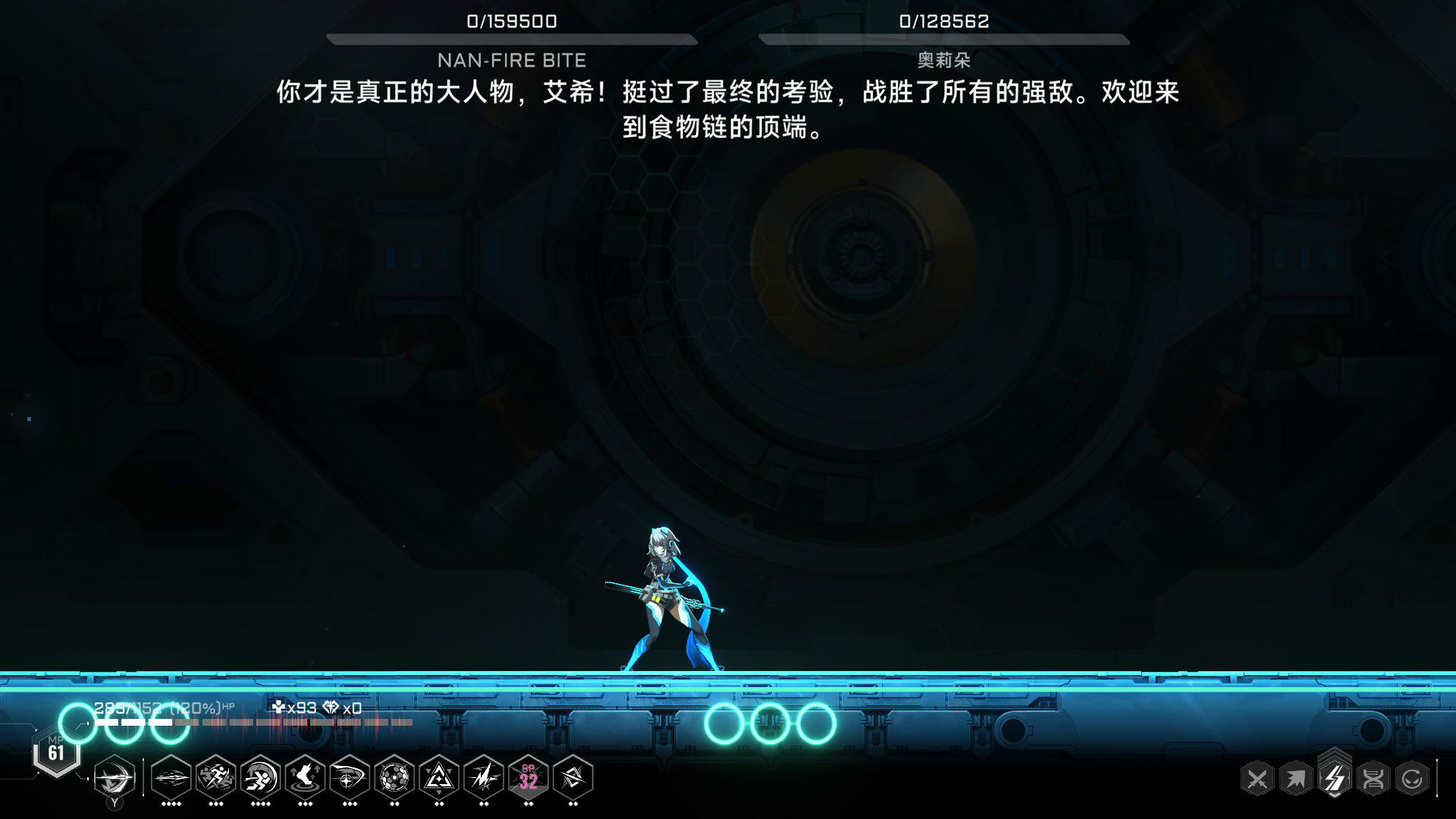Screen dimensions: 1456x819
Task: Select the crossed swords combat icon
Action: pyautogui.click(x=1257, y=778)
